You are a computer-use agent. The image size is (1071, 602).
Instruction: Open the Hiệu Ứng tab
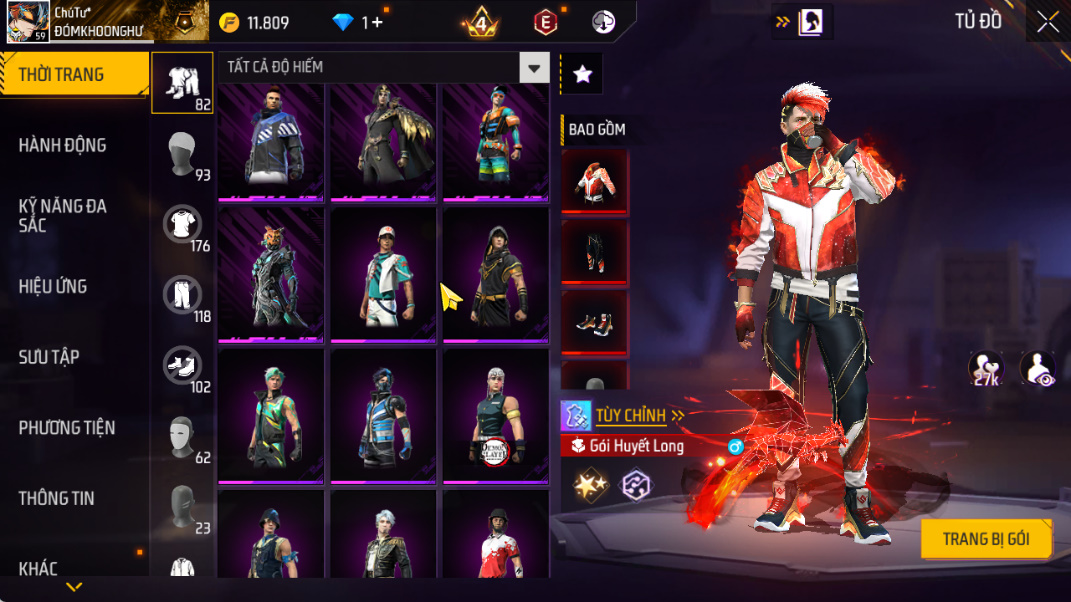[53, 287]
